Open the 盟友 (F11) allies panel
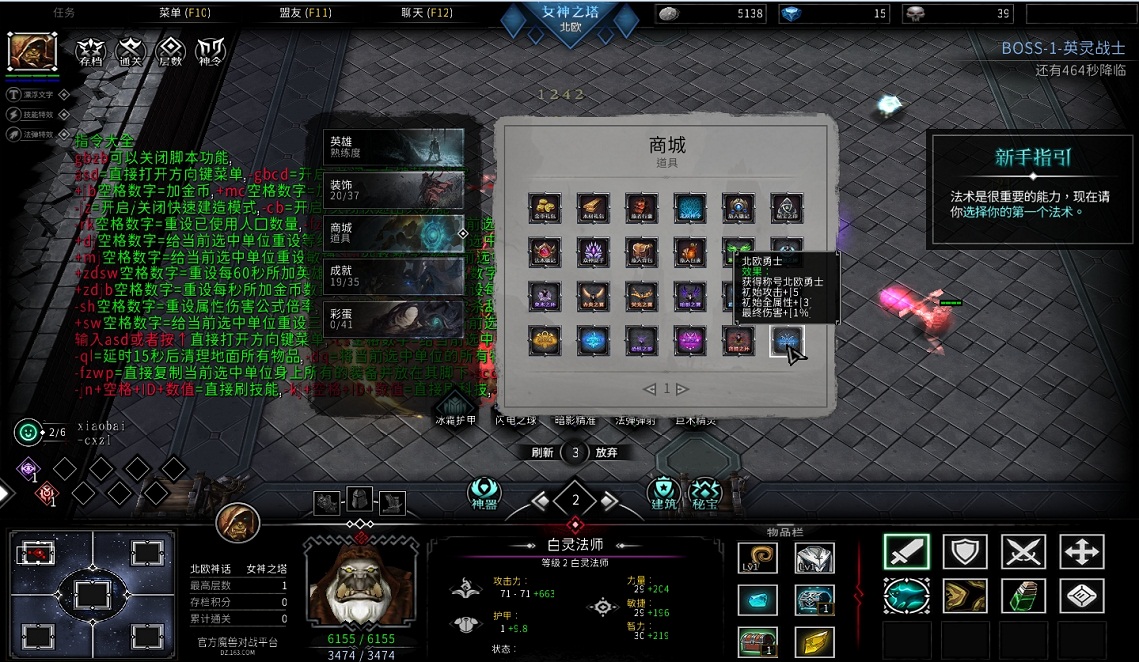 tap(305, 13)
